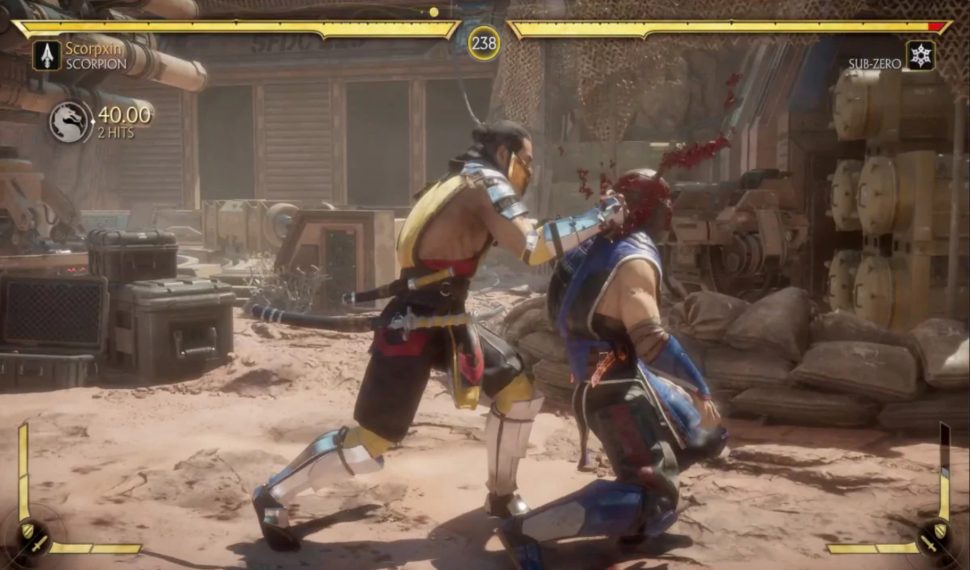970x570 pixels.
Task: Click Sub-Zero's sword and shield meter emblem
Action: tap(937, 537)
